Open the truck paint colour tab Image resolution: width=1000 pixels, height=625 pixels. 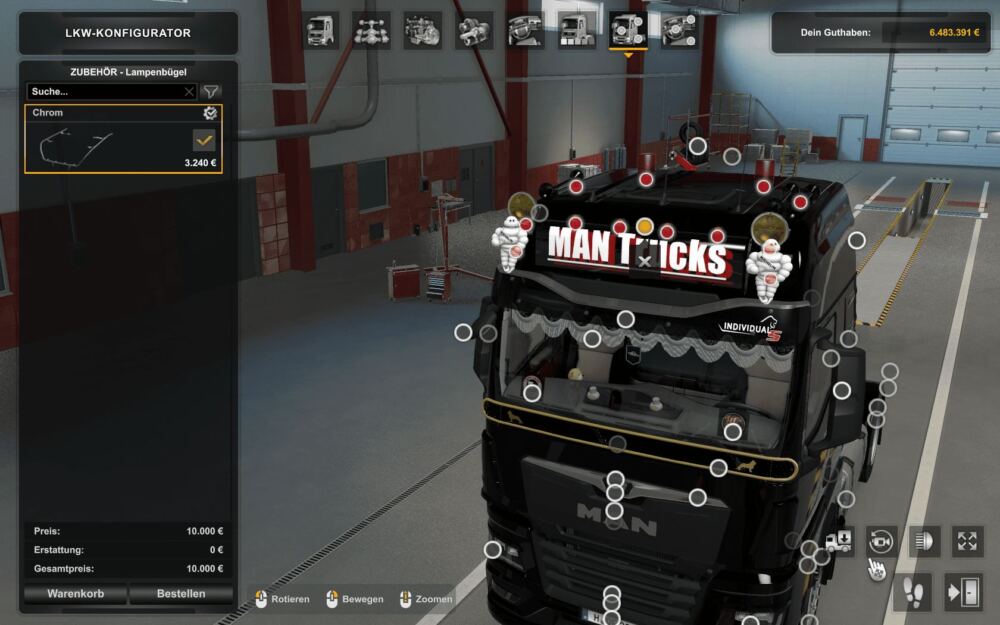pyautogui.click(x=577, y=30)
